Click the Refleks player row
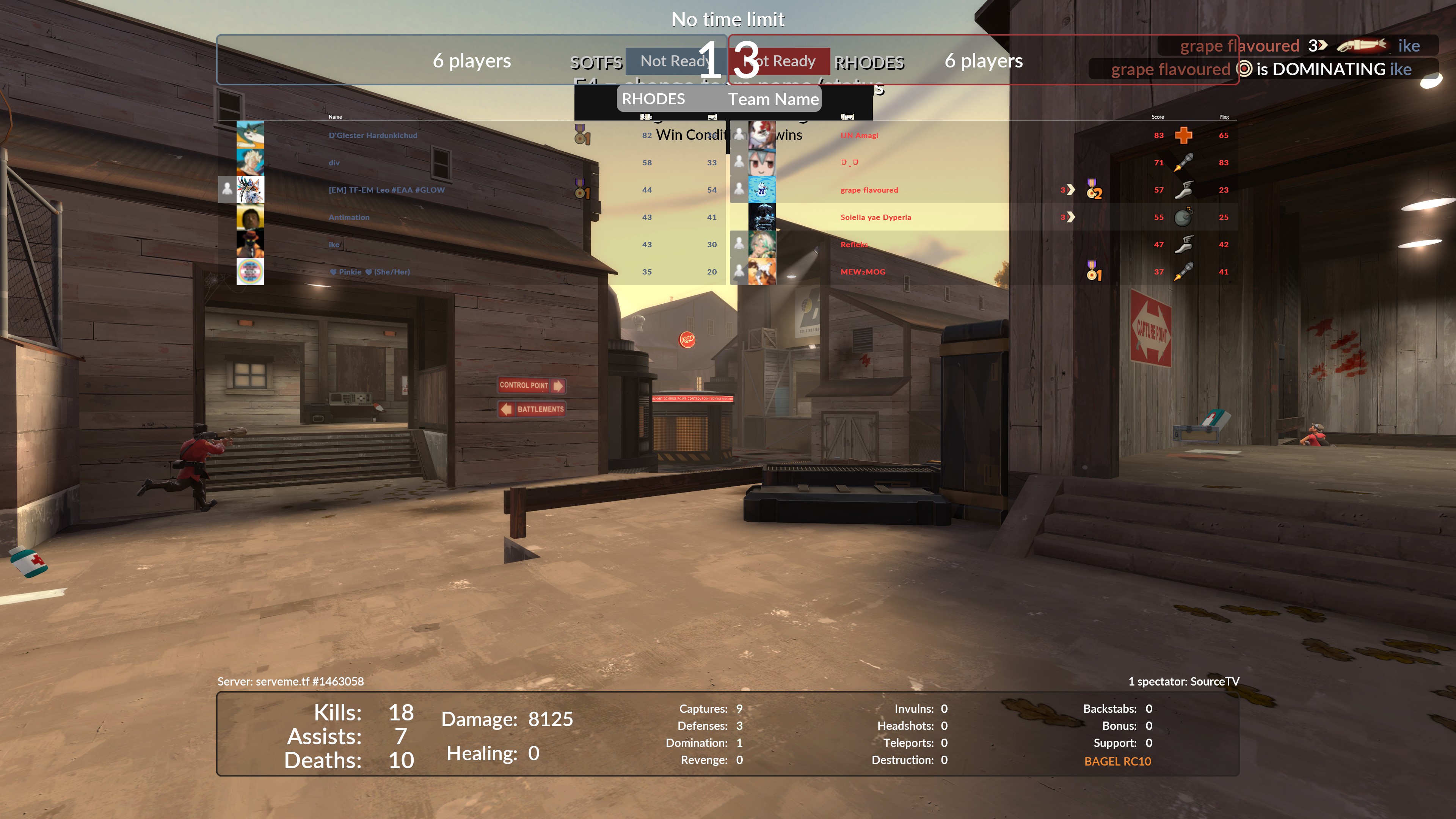 point(854,245)
